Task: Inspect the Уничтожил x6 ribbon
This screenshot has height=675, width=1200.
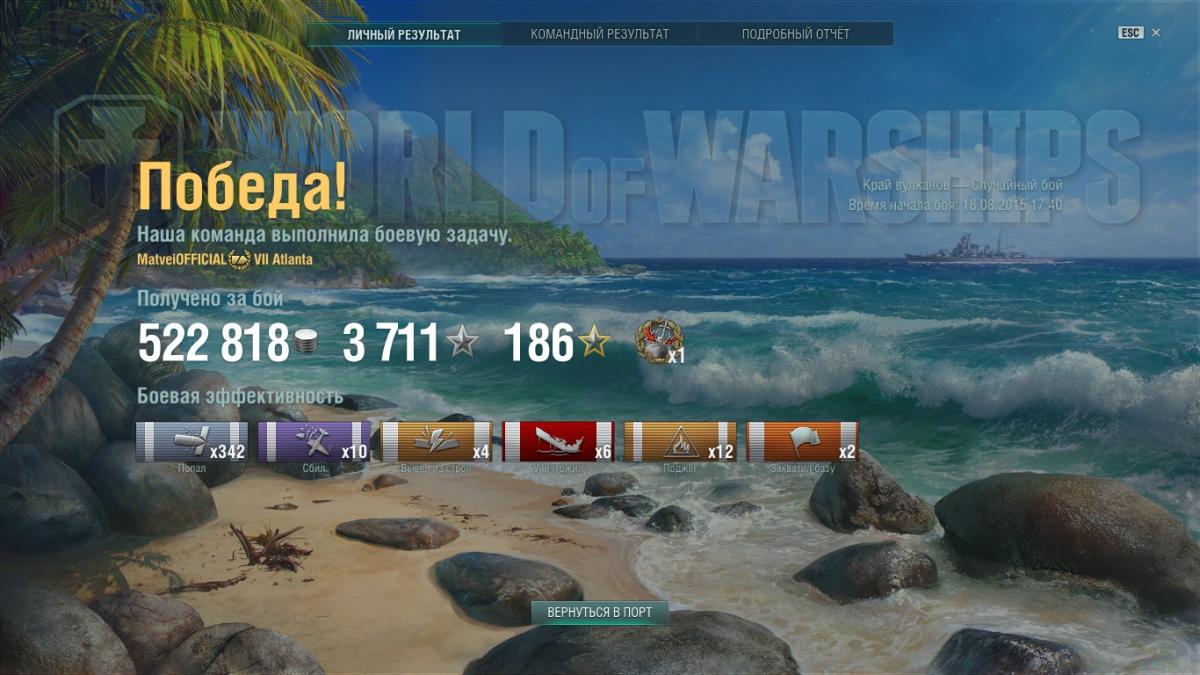Action: pos(559,442)
